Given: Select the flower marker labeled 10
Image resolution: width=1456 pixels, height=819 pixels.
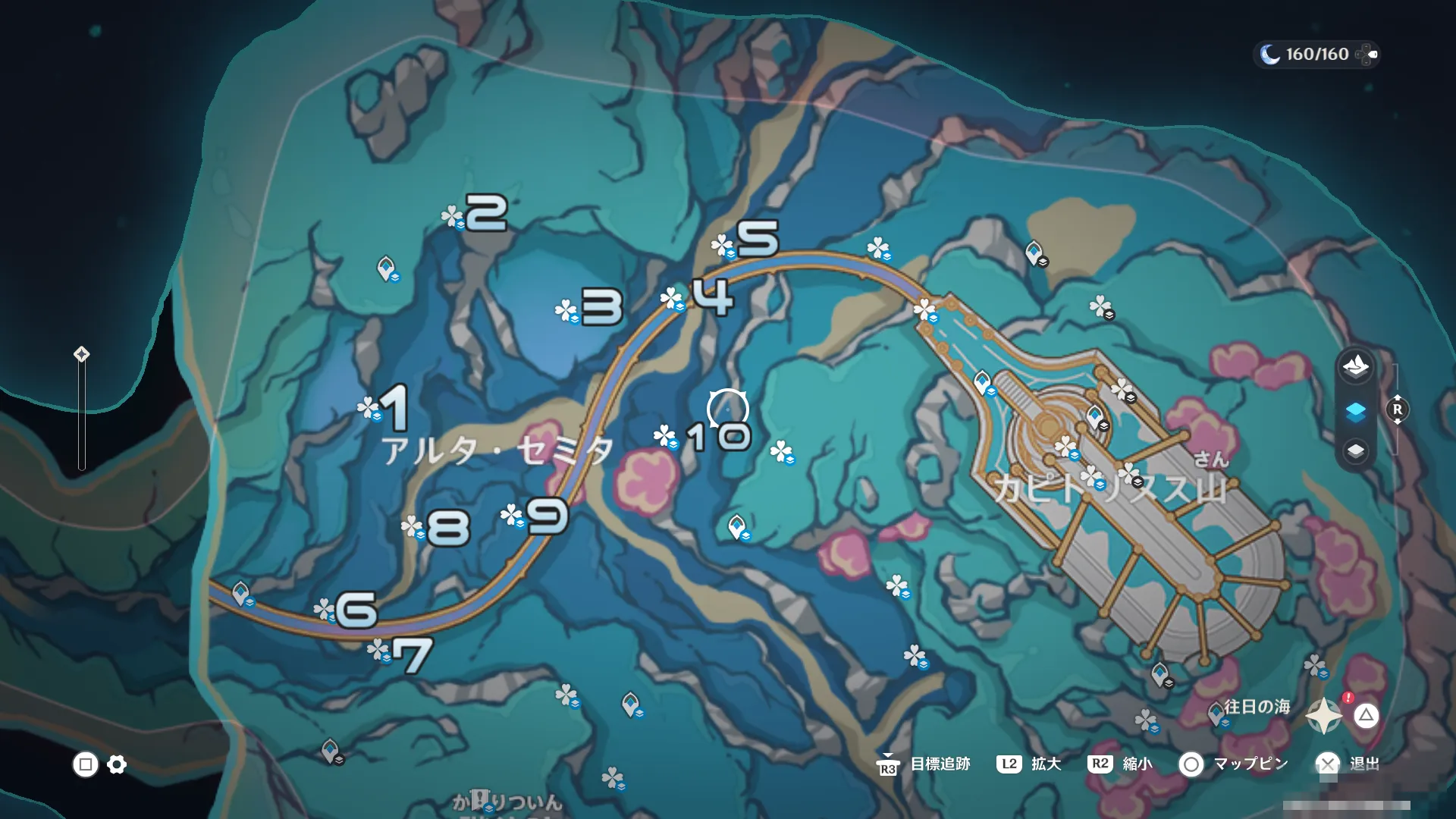Looking at the screenshot, I should tap(665, 436).
